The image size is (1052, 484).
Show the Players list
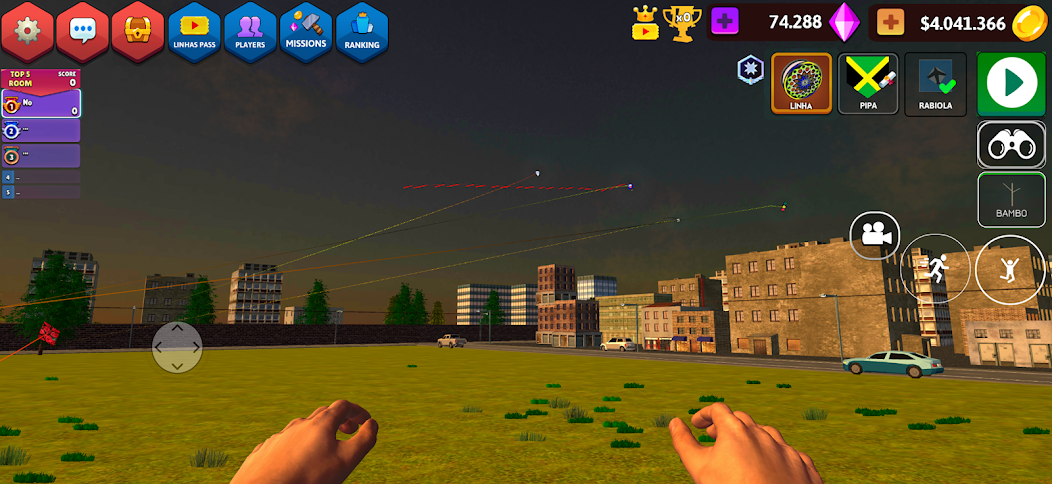(250, 30)
